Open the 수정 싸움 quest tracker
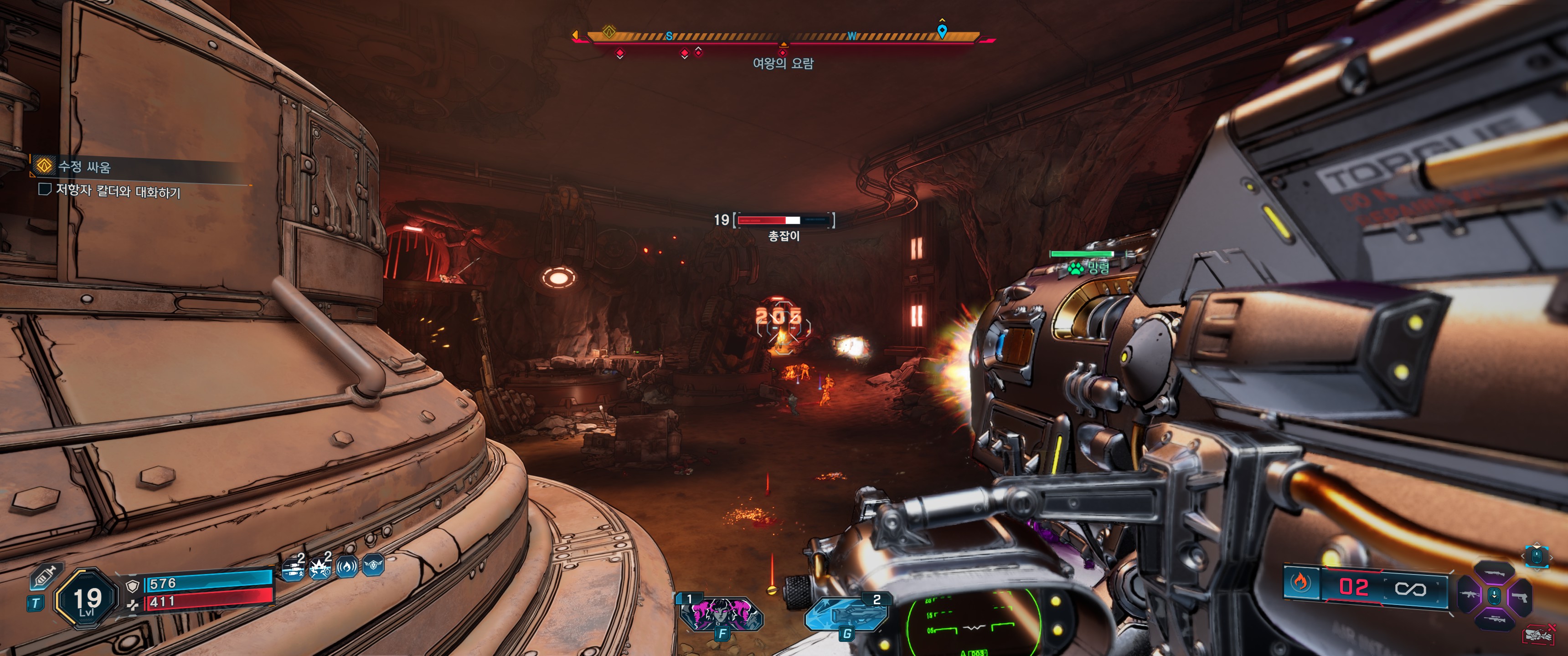1568x656 pixels. [x=84, y=166]
